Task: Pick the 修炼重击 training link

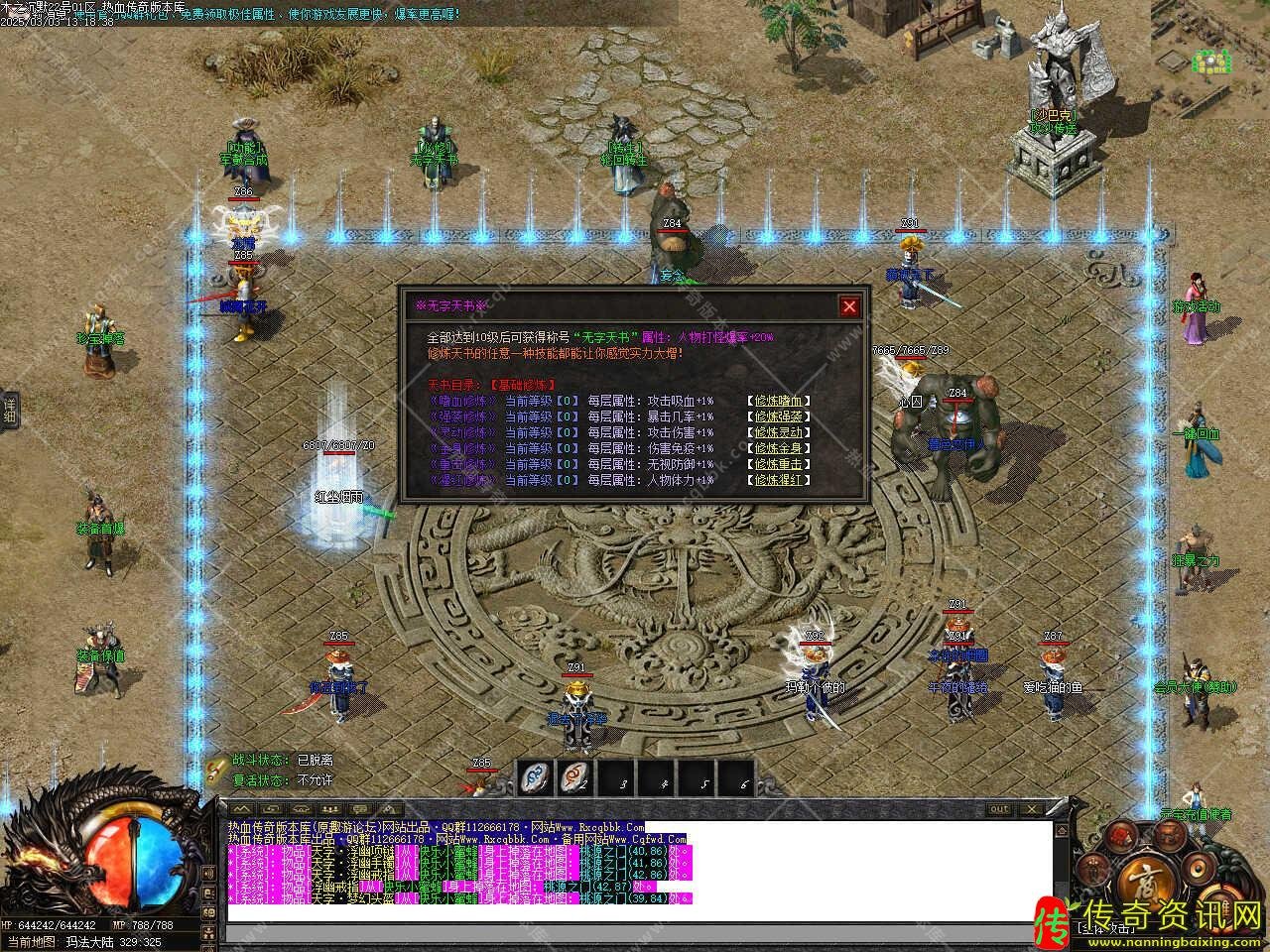Action: [781, 464]
